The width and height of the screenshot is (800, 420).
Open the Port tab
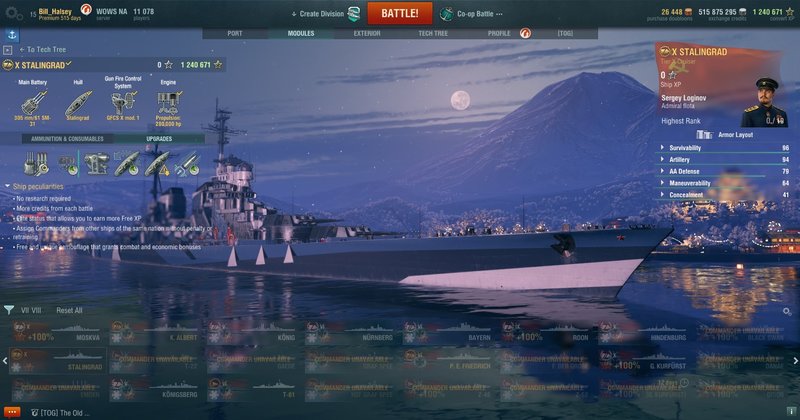235,33
